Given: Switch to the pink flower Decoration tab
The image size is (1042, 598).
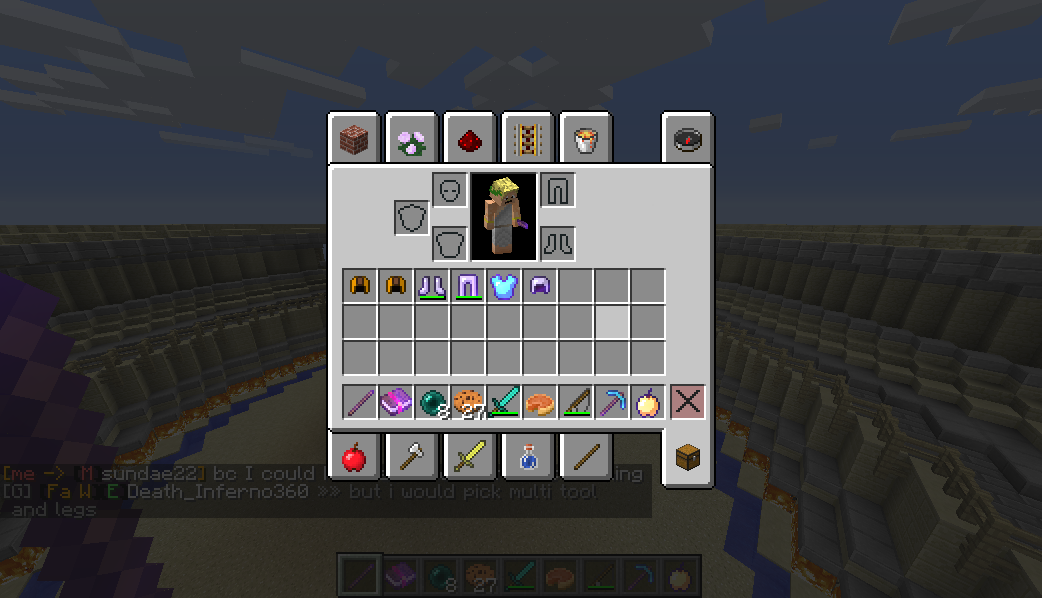Looking at the screenshot, I should click(x=411, y=141).
